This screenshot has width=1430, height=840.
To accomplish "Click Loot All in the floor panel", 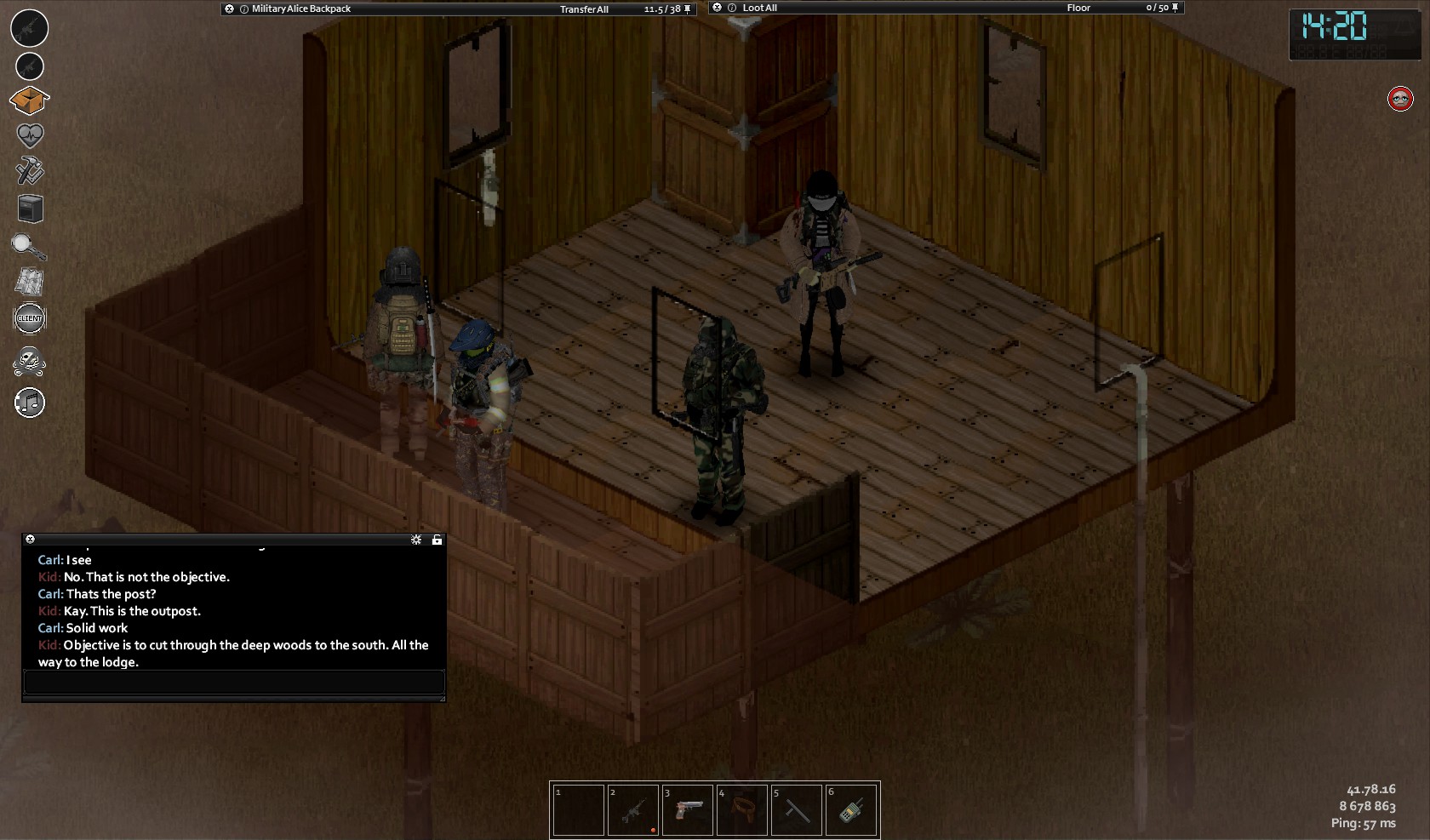I will pyautogui.click(x=759, y=9).
